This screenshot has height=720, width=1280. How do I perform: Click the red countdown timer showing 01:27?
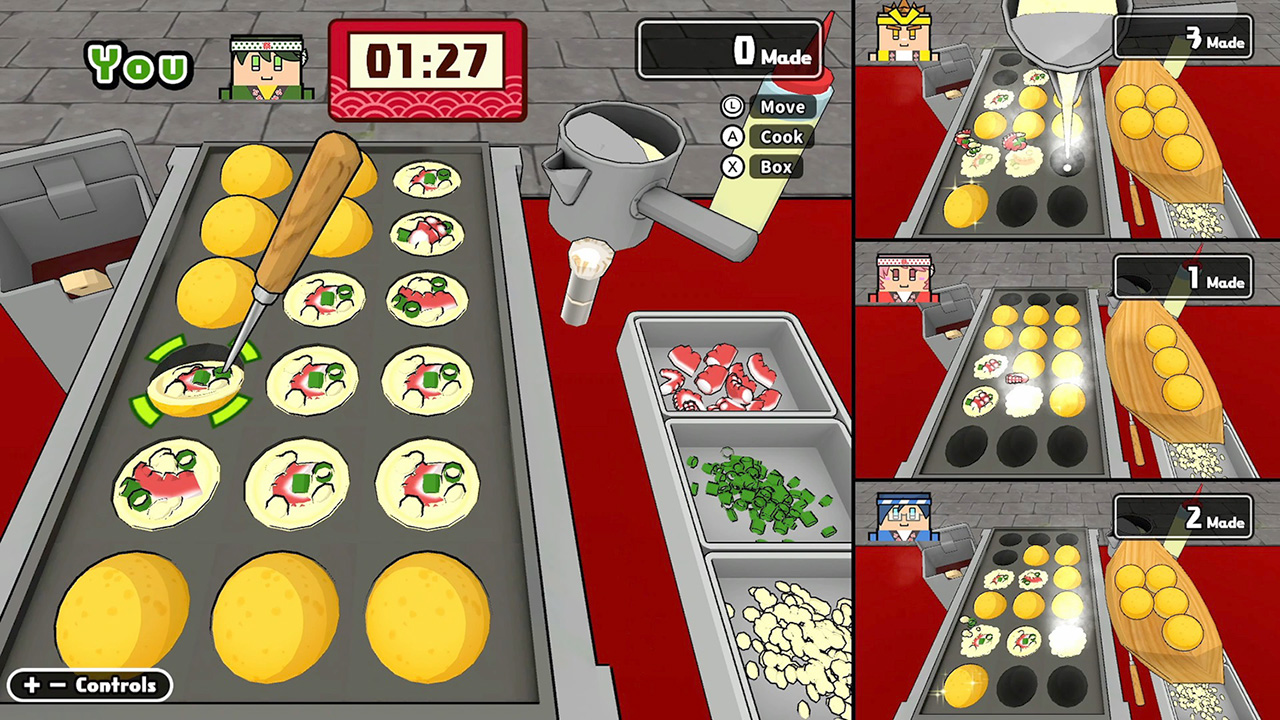click(x=427, y=62)
